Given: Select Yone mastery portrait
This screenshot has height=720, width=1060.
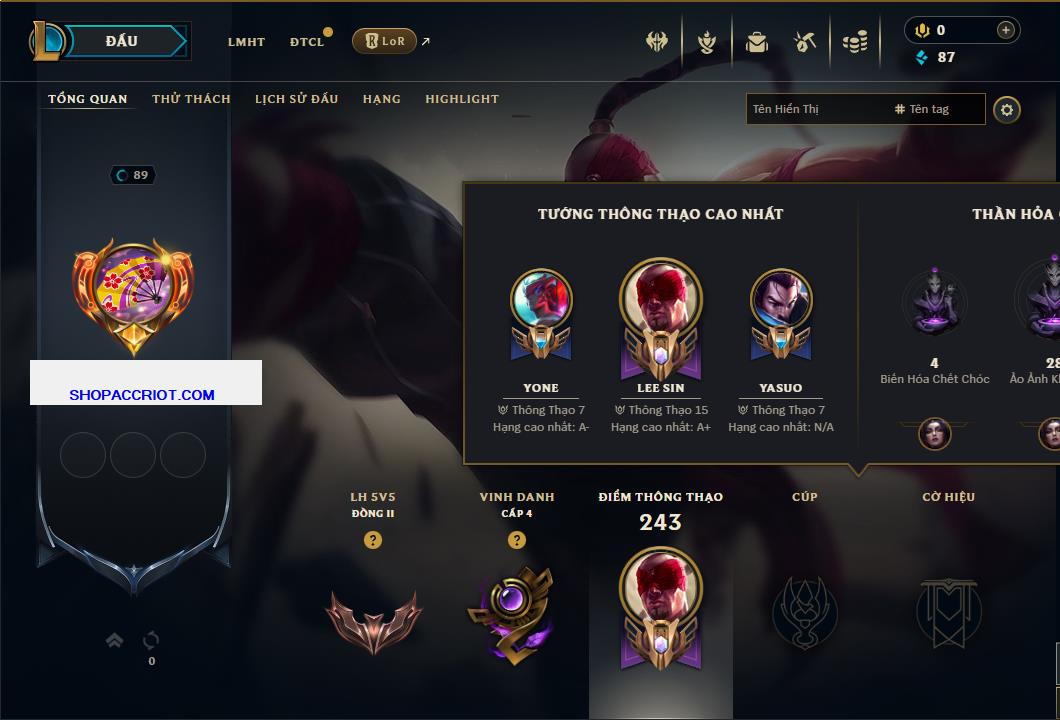Looking at the screenshot, I should [541, 300].
